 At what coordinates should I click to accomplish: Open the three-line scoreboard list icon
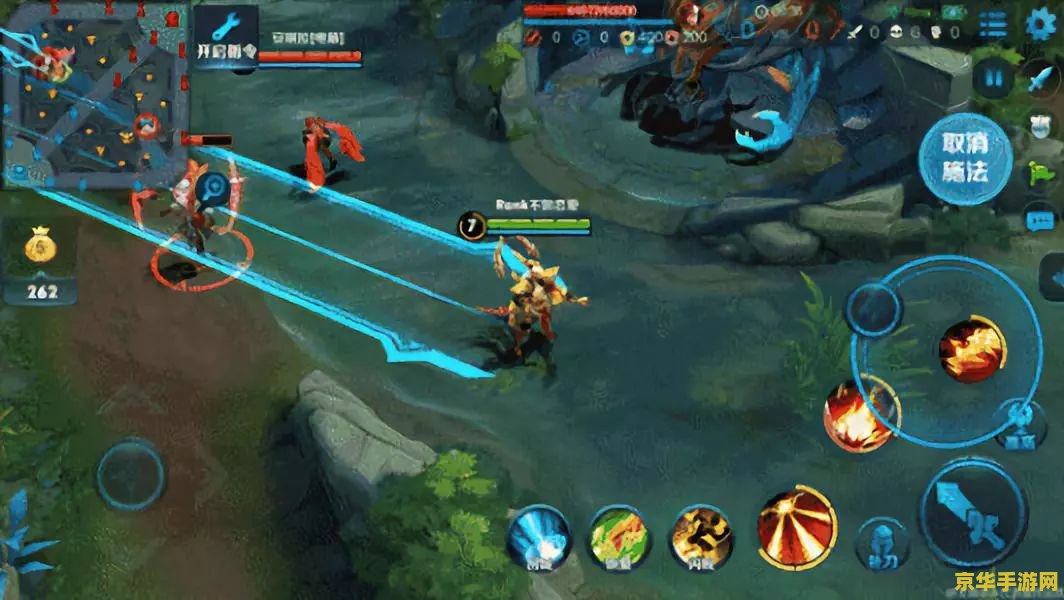[x=992, y=25]
